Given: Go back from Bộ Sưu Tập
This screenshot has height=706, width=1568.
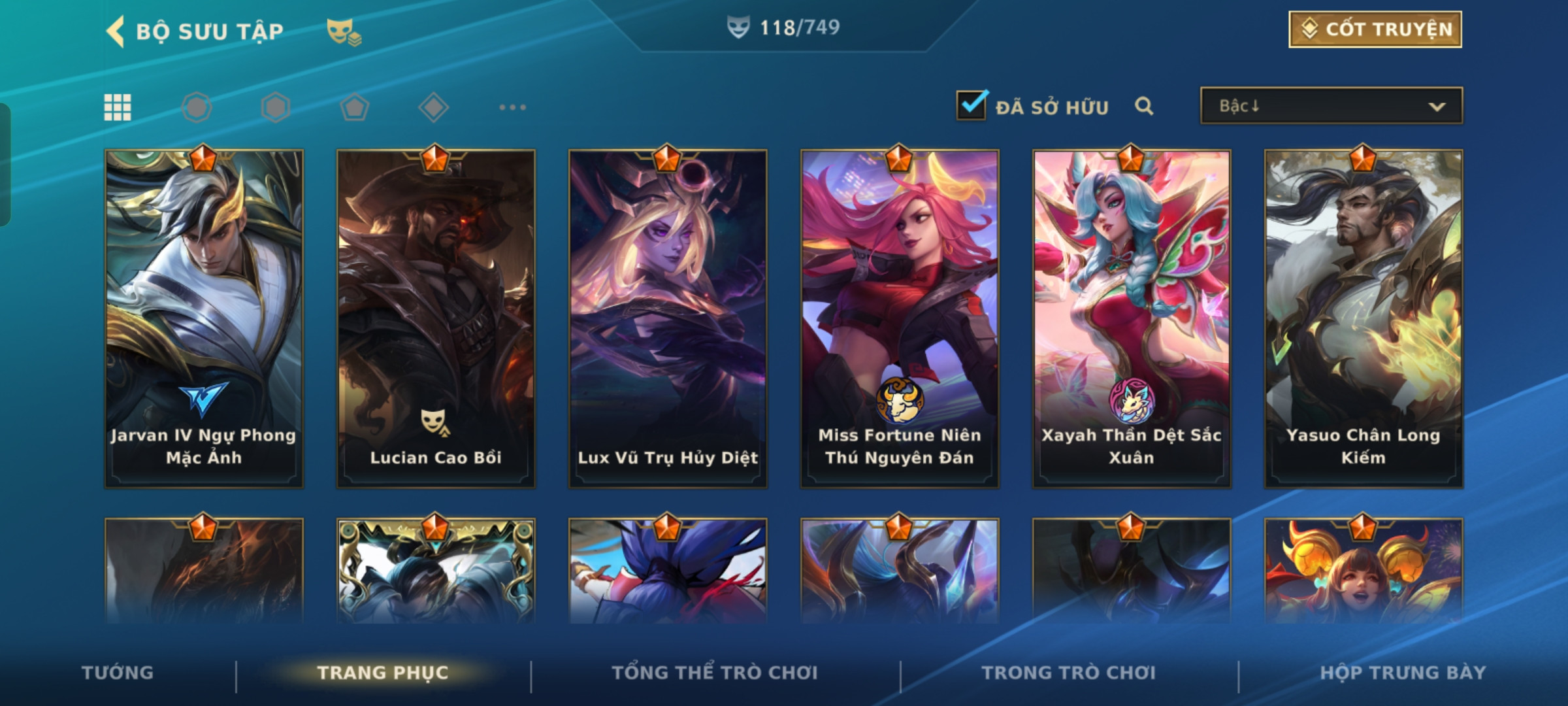Looking at the screenshot, I should pyautogui.click(x=116, y=31).
